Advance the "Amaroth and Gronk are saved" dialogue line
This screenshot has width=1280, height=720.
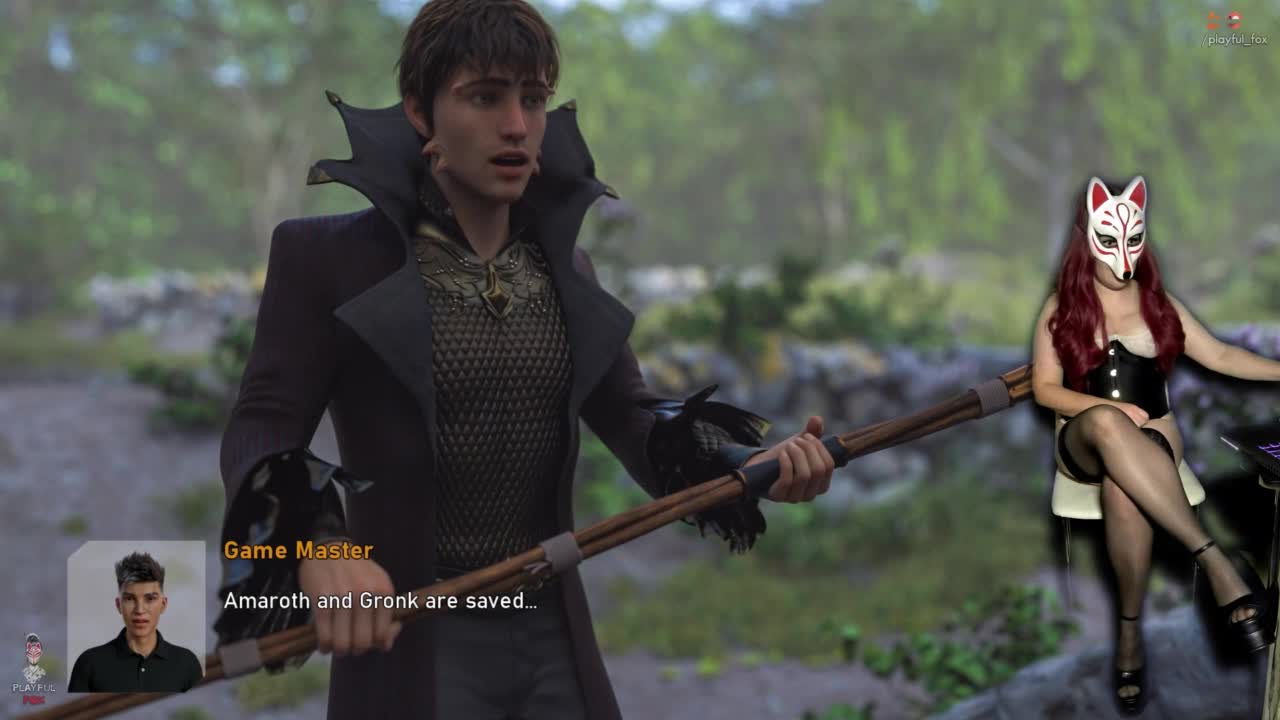pos(380,601)
